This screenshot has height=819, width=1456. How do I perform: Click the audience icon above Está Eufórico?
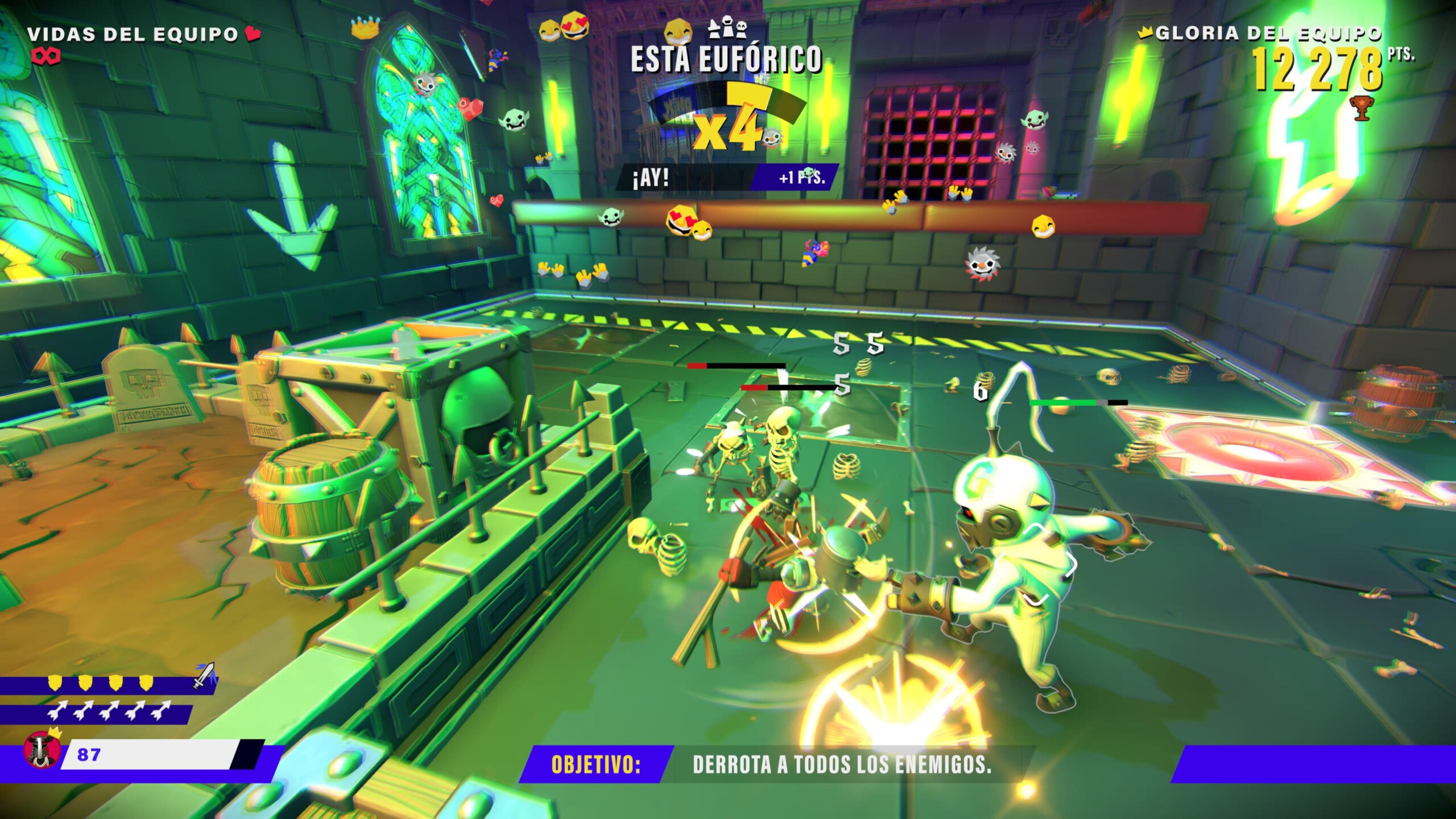pyautogui.click(x=727, y=27)
